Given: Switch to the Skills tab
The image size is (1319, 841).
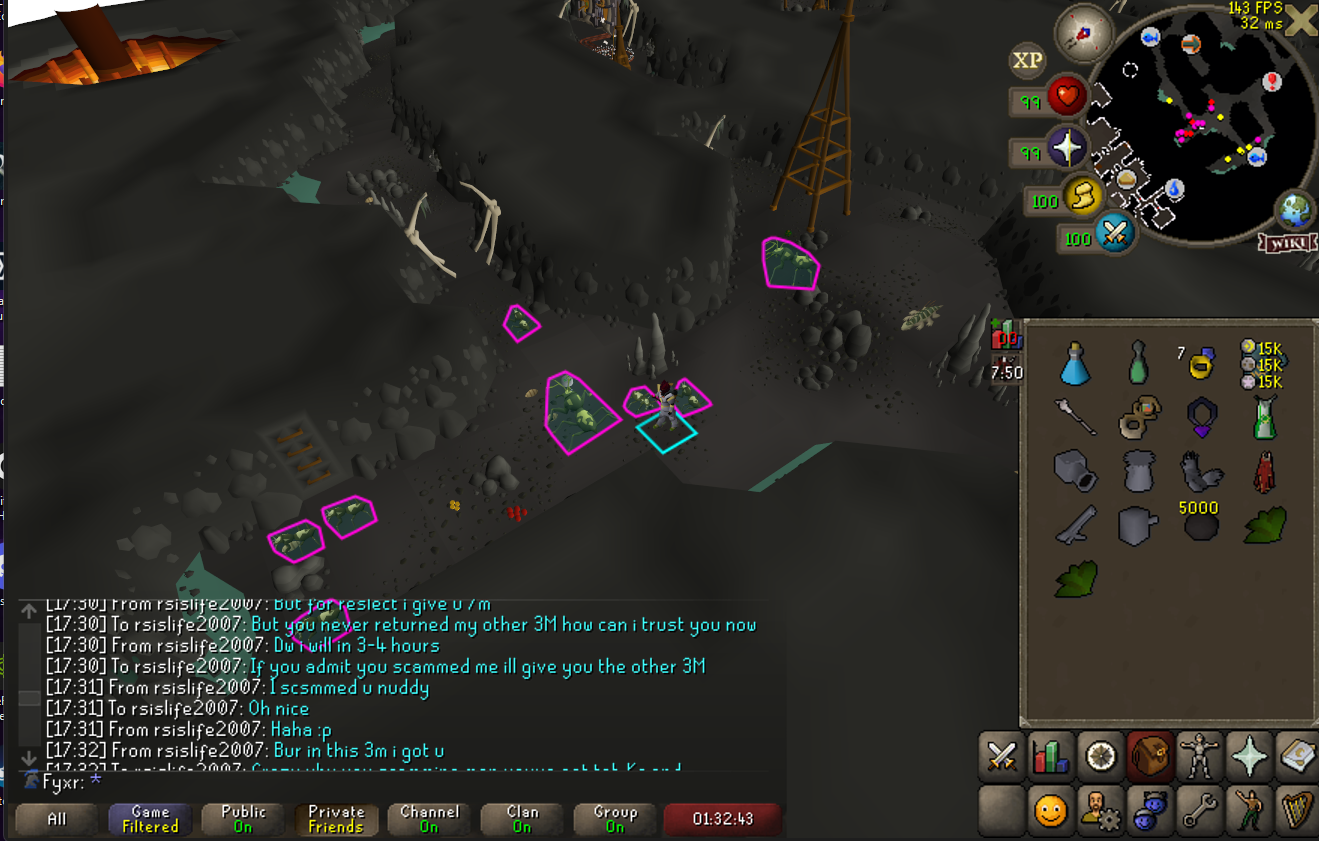Looking at the screenshot, I should (1052, 757).
